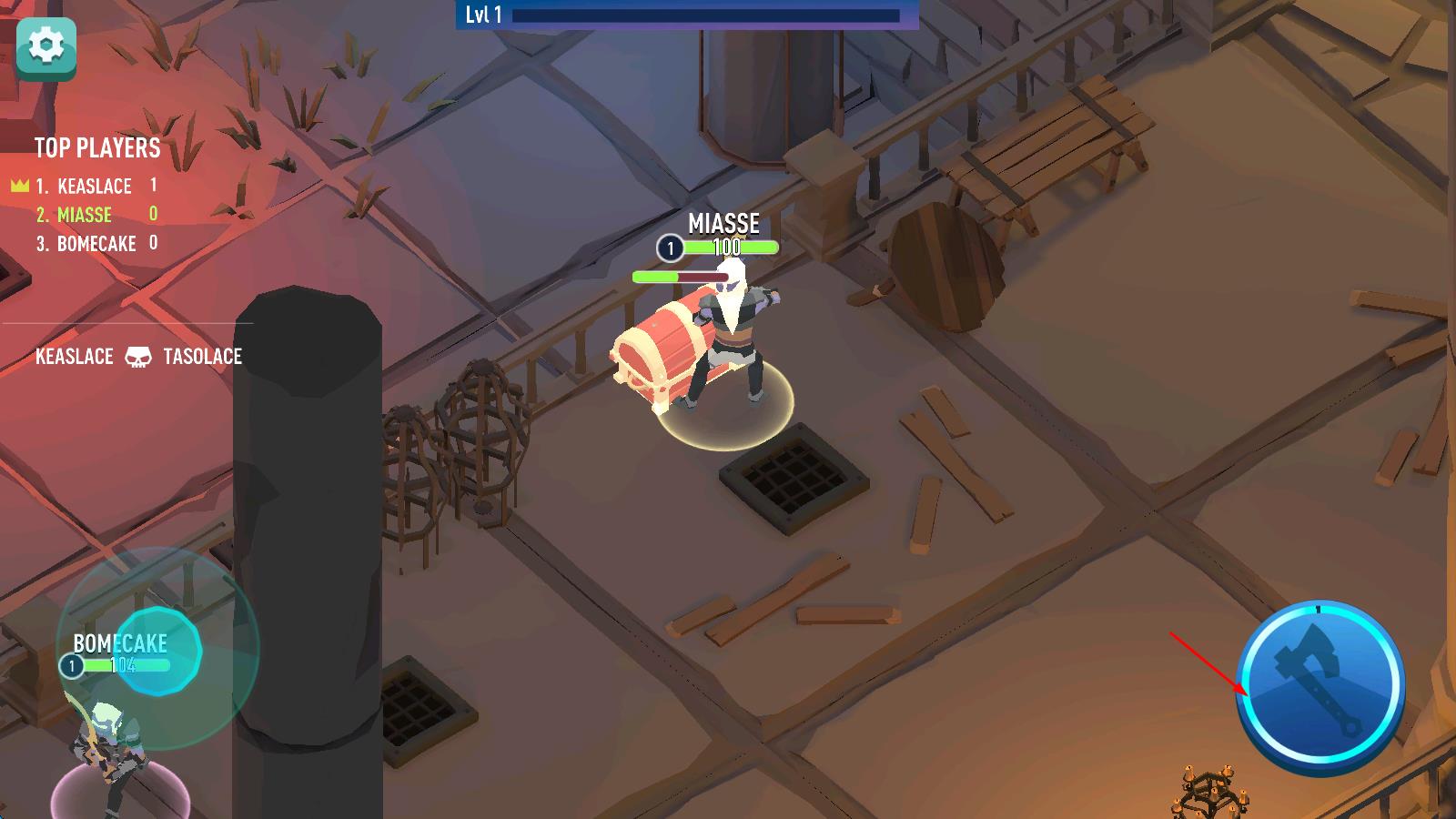Select MIASSE in the top players list
This screenshot has width=1456, height=819.
tap(84, 215)
